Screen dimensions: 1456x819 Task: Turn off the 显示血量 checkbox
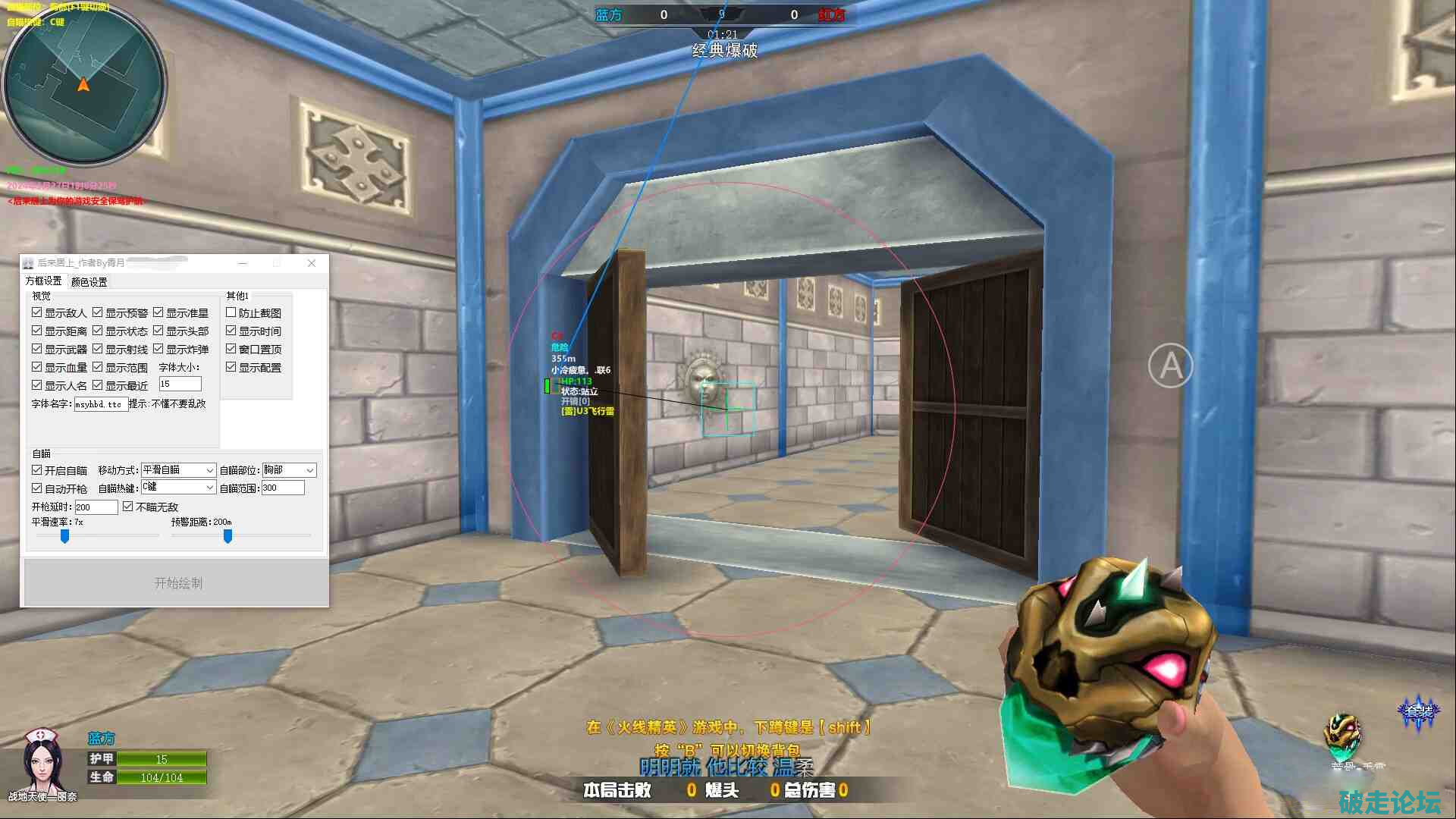pyautogui.click(x=37, y=367)
